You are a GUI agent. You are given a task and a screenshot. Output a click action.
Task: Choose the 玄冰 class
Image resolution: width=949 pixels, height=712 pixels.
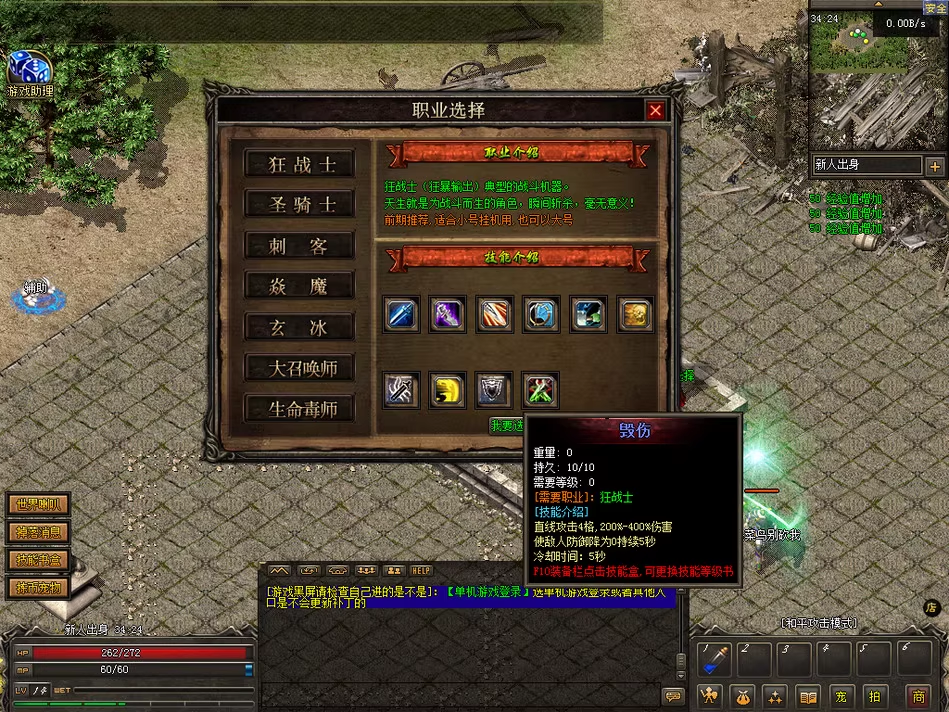pos(300,327)
